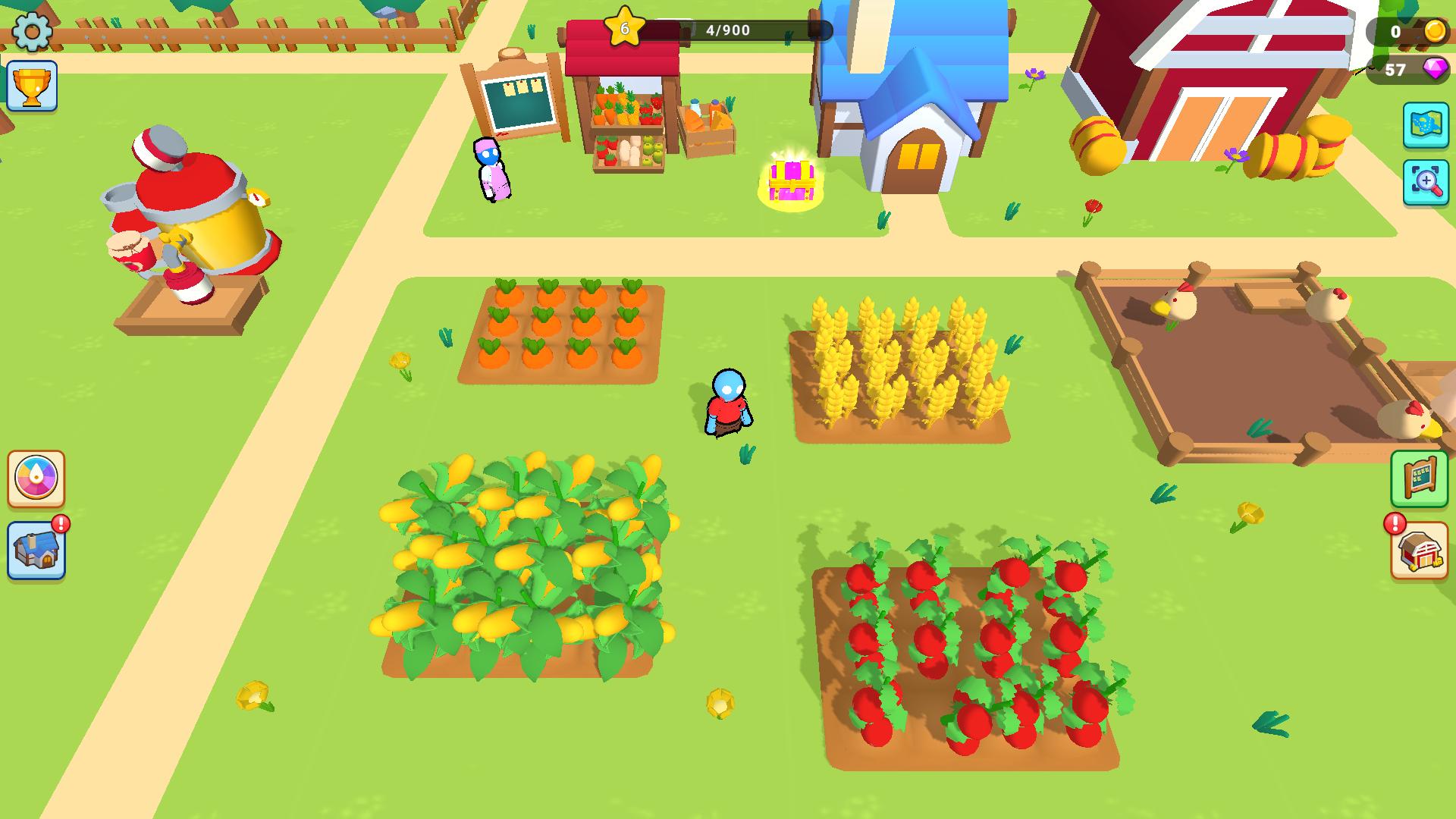
Task: Open the achievements trophy panel
Action: (32, 86)
